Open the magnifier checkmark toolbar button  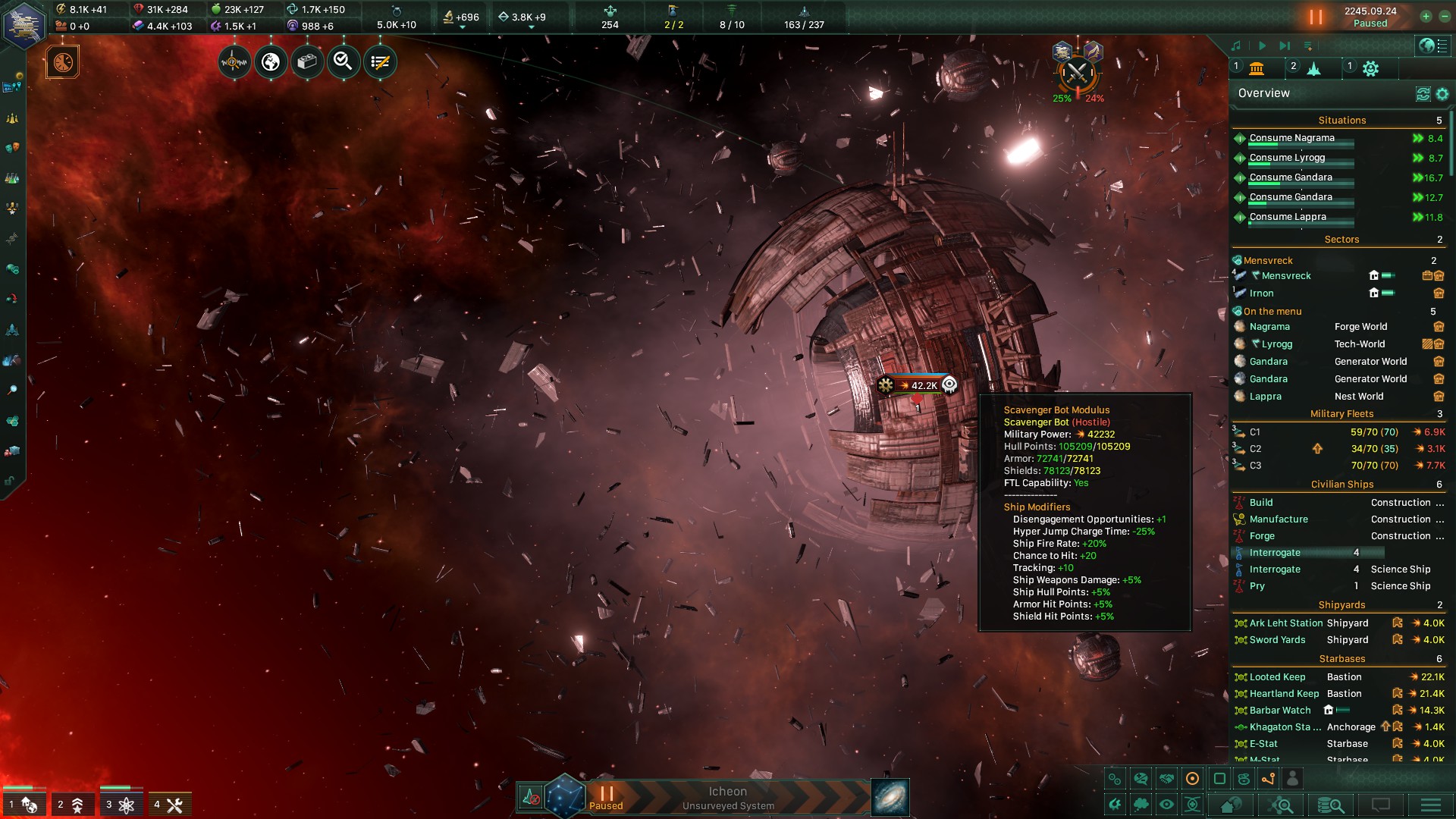tap(344, 62)
